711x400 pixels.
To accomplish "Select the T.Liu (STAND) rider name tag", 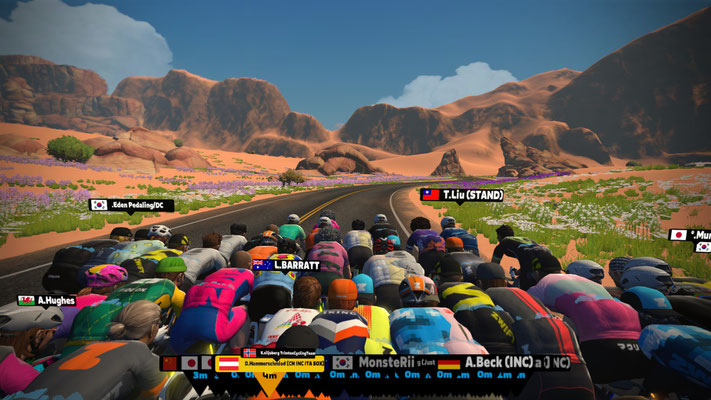I will pos(461,195).
